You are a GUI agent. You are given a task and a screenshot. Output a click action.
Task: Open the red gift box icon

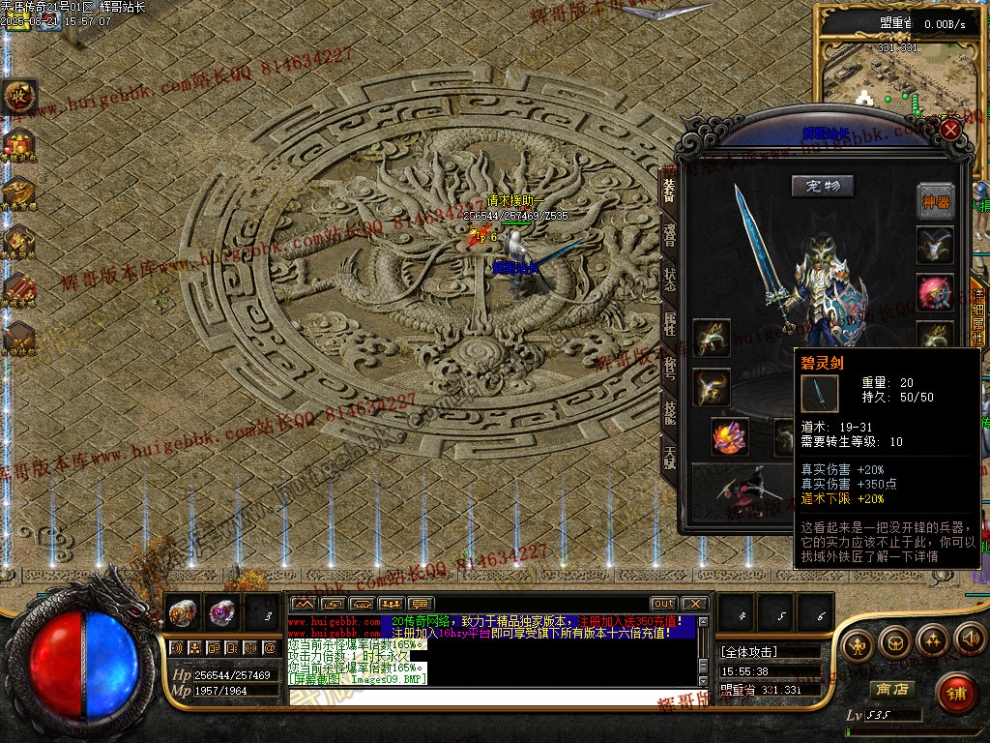click(x=19, y=145)
